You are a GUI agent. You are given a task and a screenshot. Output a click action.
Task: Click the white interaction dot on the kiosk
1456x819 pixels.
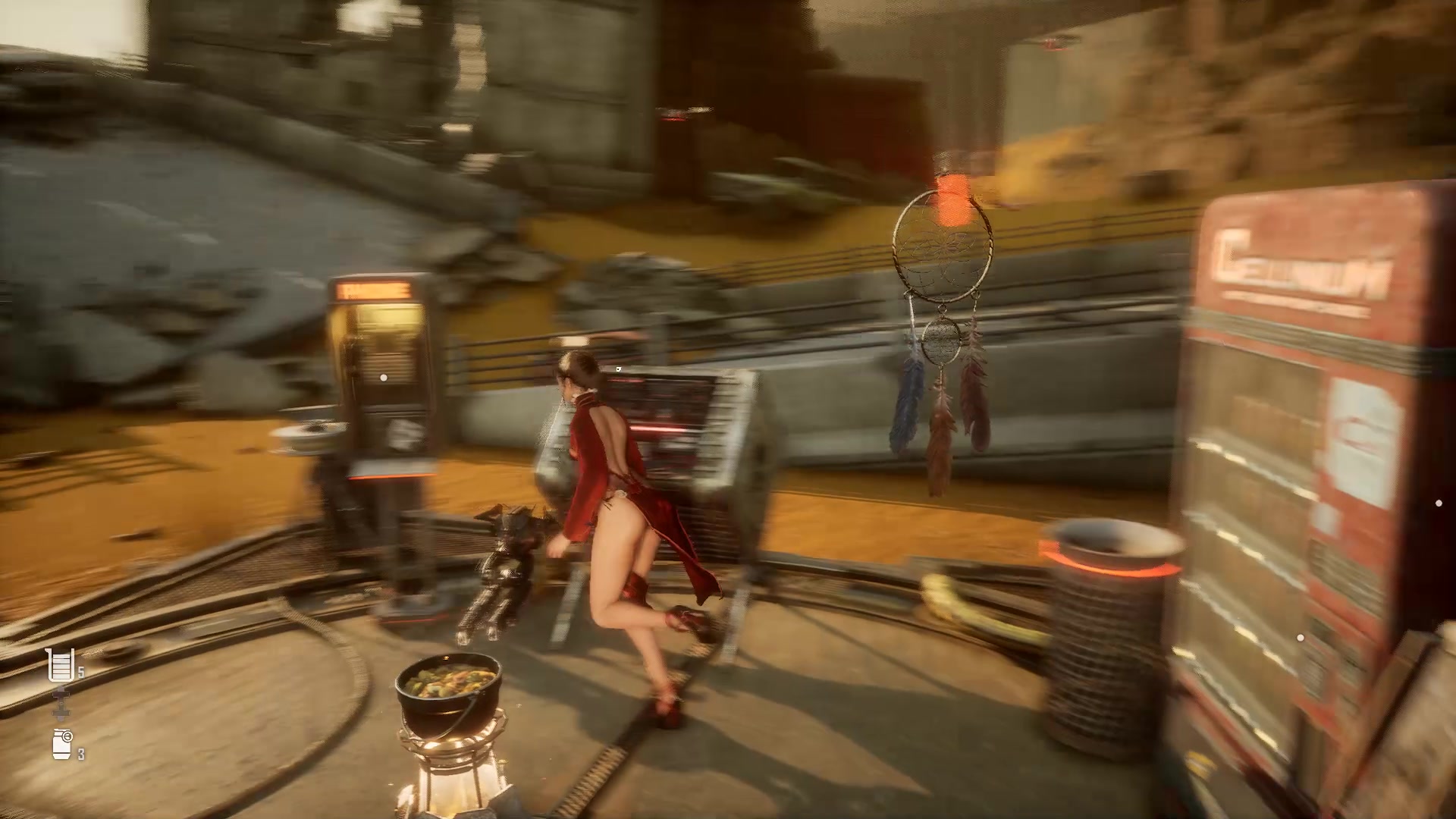point(384,377)
